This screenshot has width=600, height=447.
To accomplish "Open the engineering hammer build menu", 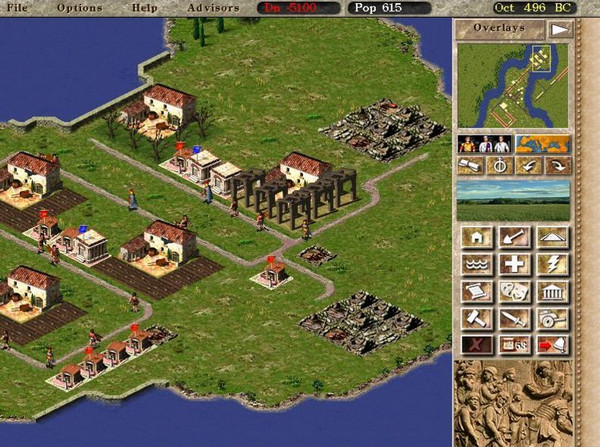I will pyautogui.click(x=476, y=318).
